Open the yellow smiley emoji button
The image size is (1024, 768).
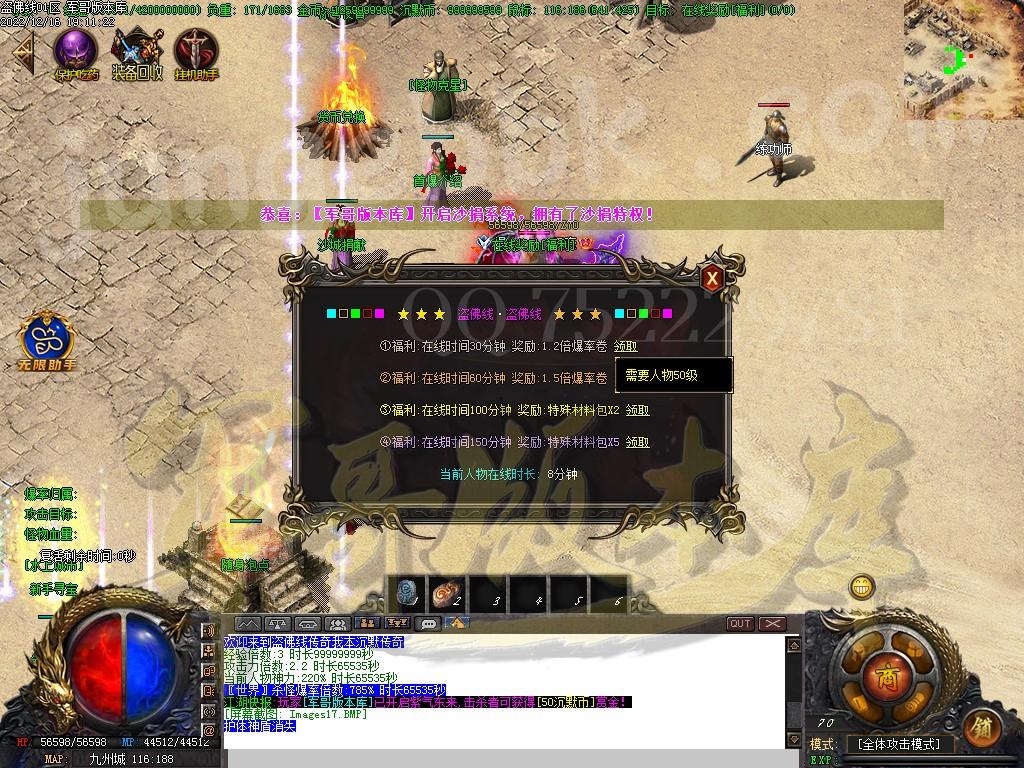point(861,587)
